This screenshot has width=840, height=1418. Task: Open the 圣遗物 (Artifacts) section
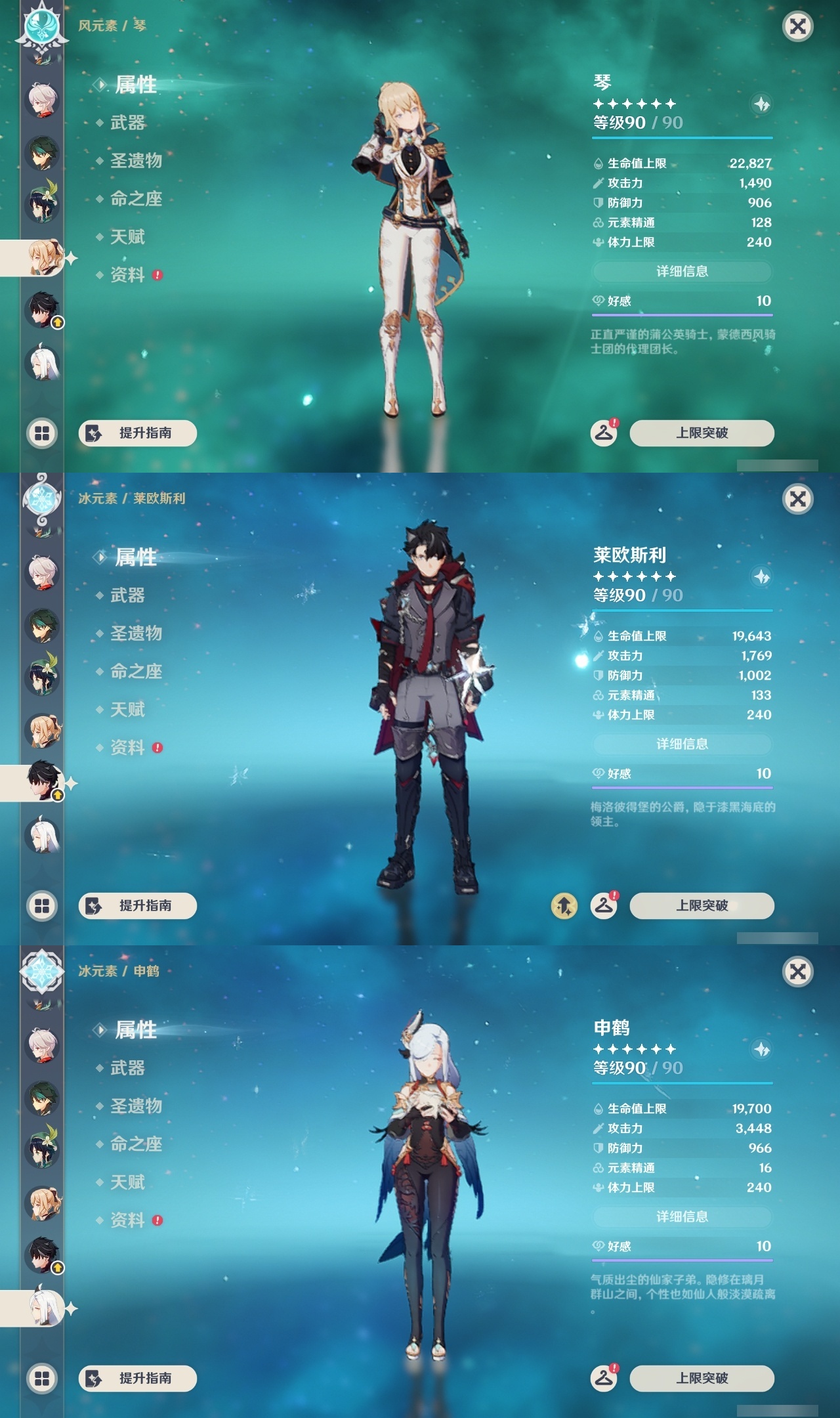136,161
